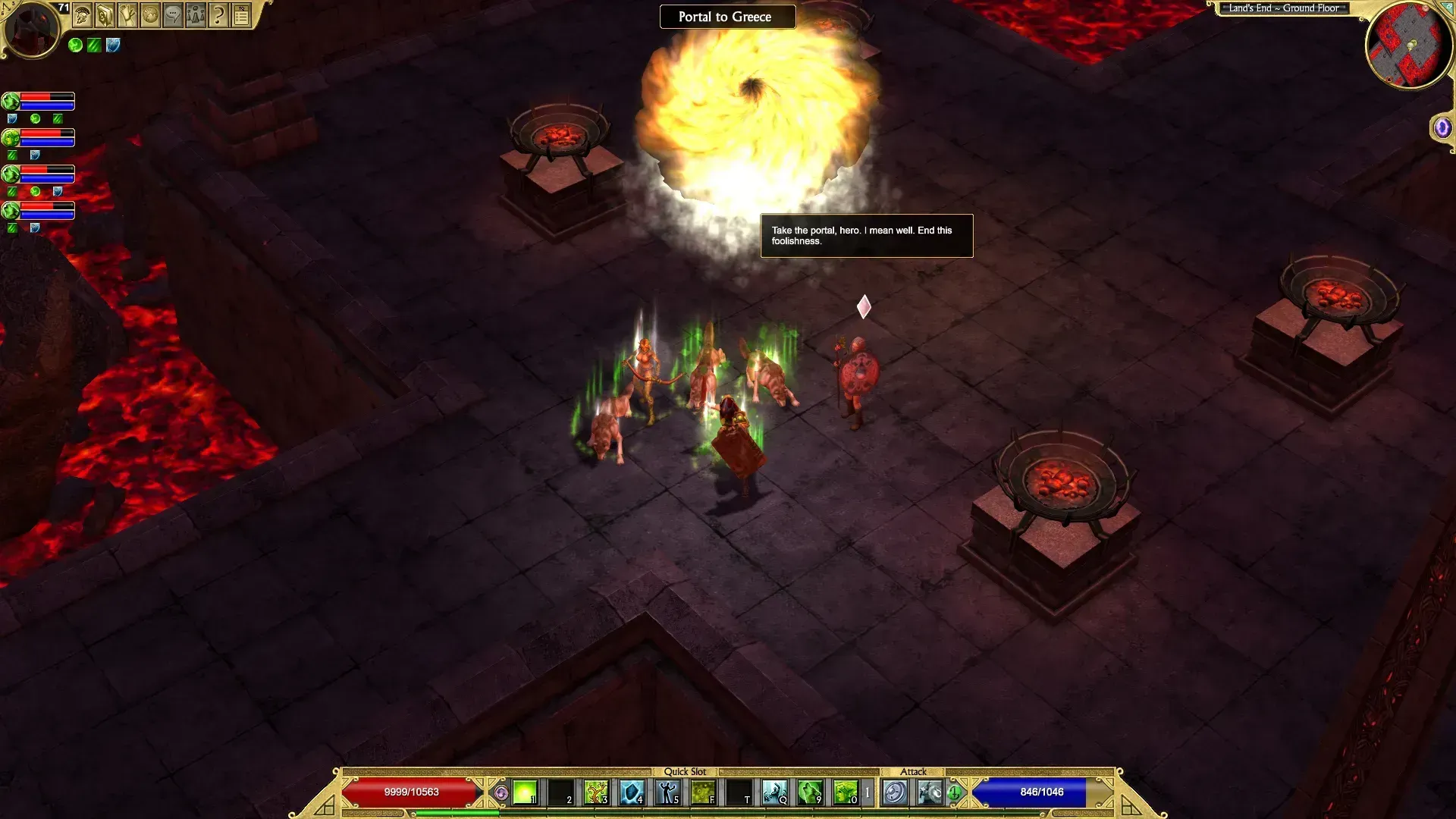Screen dimensions: 1456x819
Task: Open the quest log scroll icon
Action: 128,14
